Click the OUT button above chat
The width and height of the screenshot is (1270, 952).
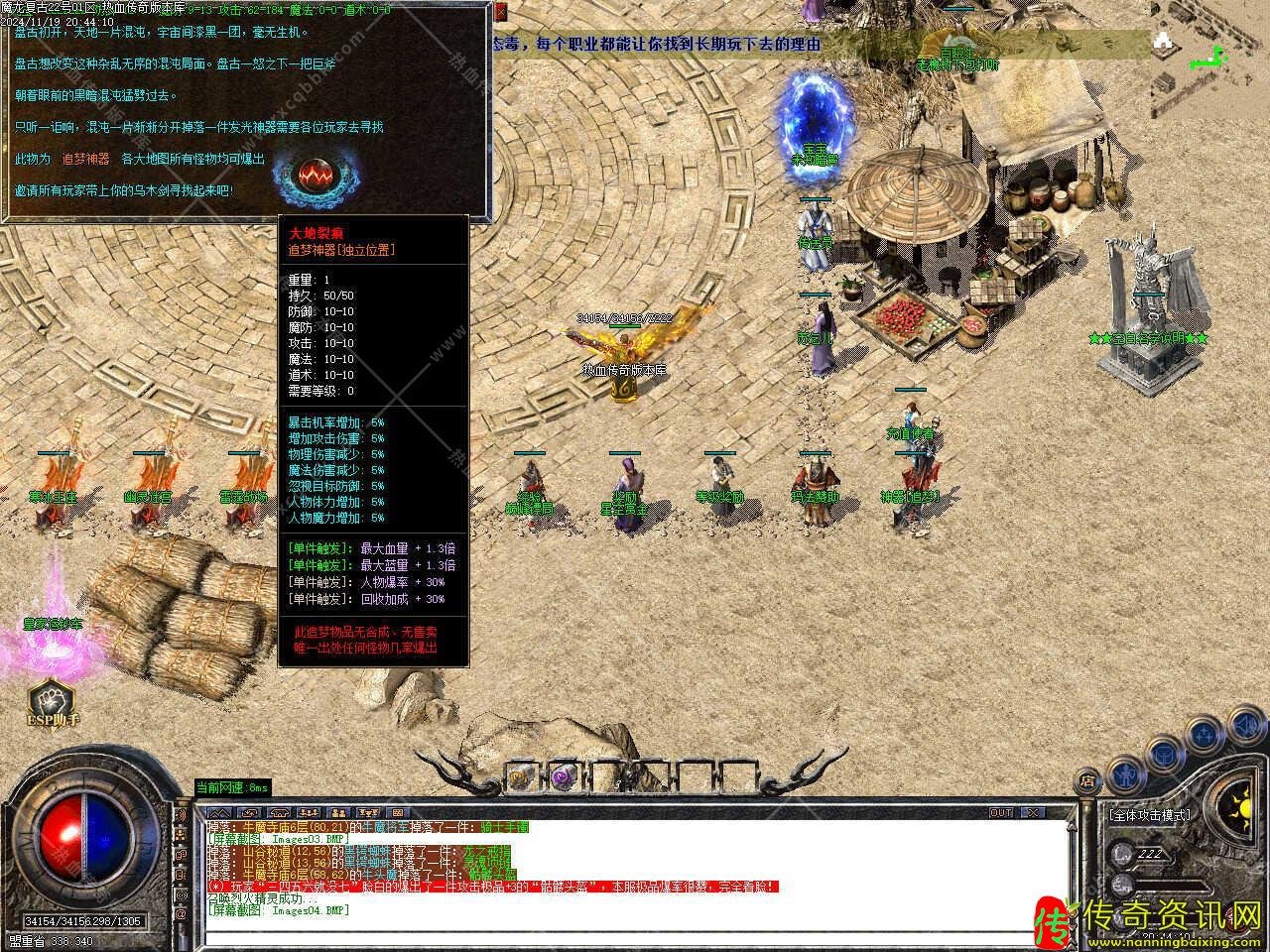tap(1001, 812)
